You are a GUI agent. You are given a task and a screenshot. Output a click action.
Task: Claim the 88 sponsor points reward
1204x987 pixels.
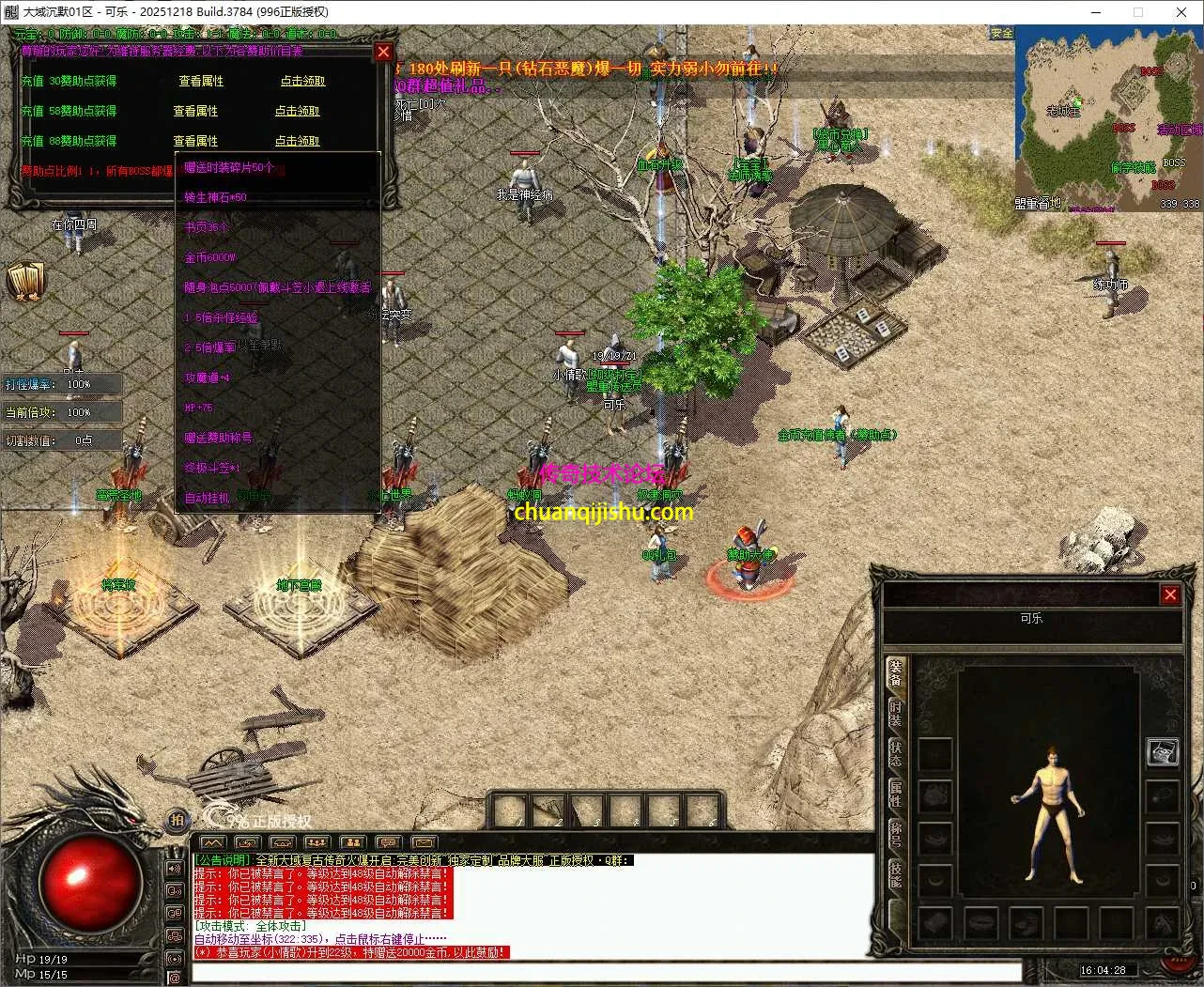point(297,141)
